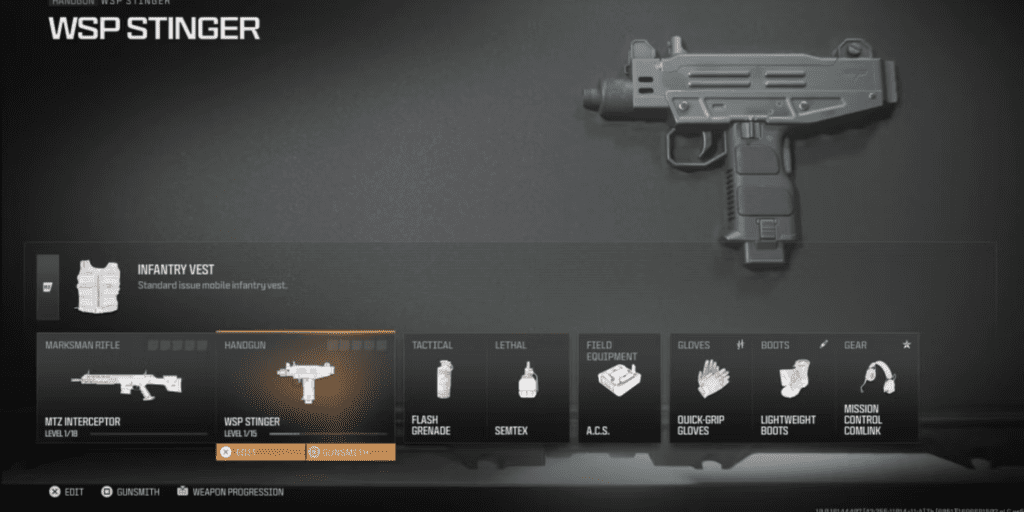Click Gunsmith under the WSP Stinger
This screenshot has height=512, width=1024.
(350, 452)
